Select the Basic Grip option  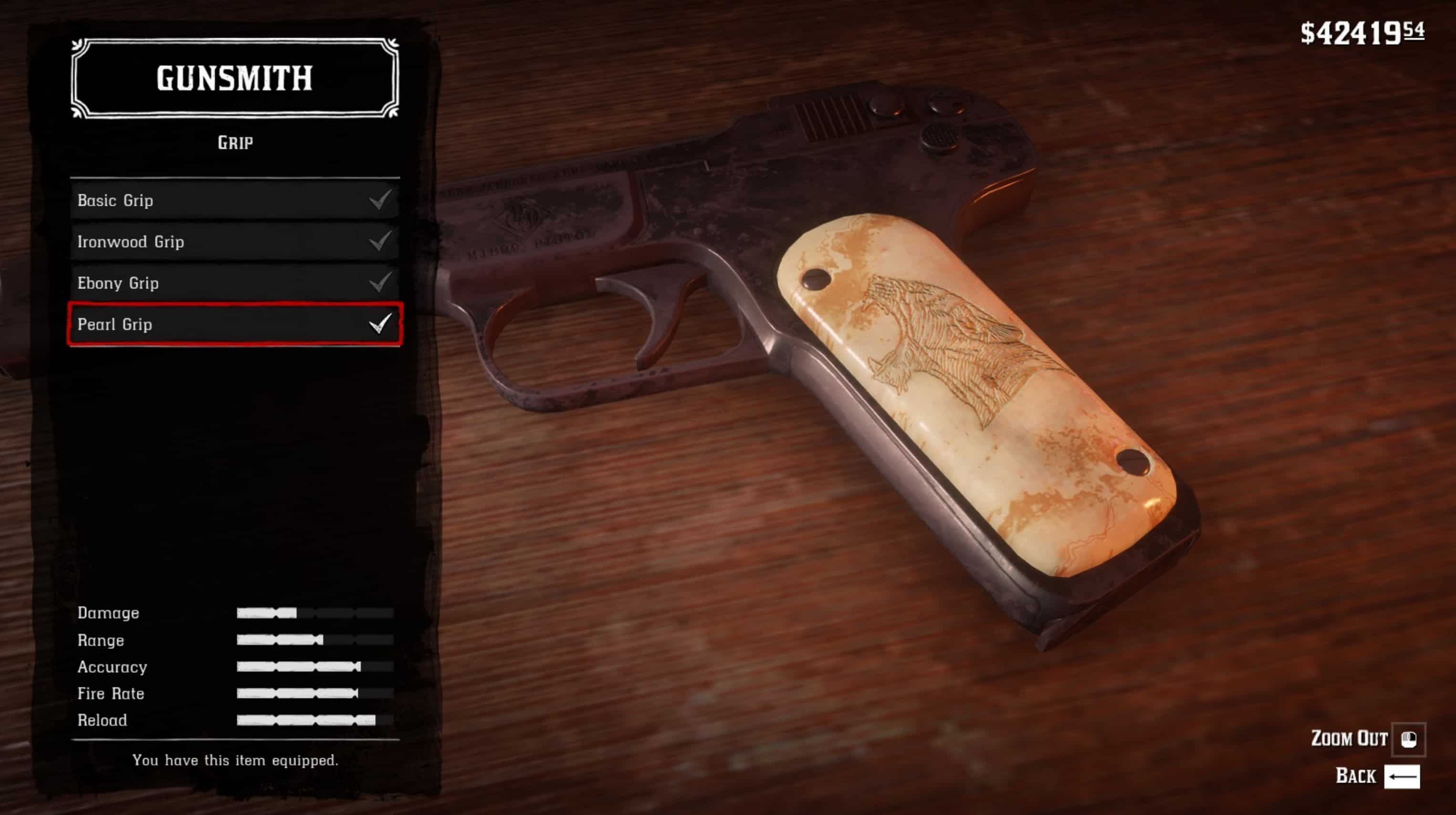[234, 200]
